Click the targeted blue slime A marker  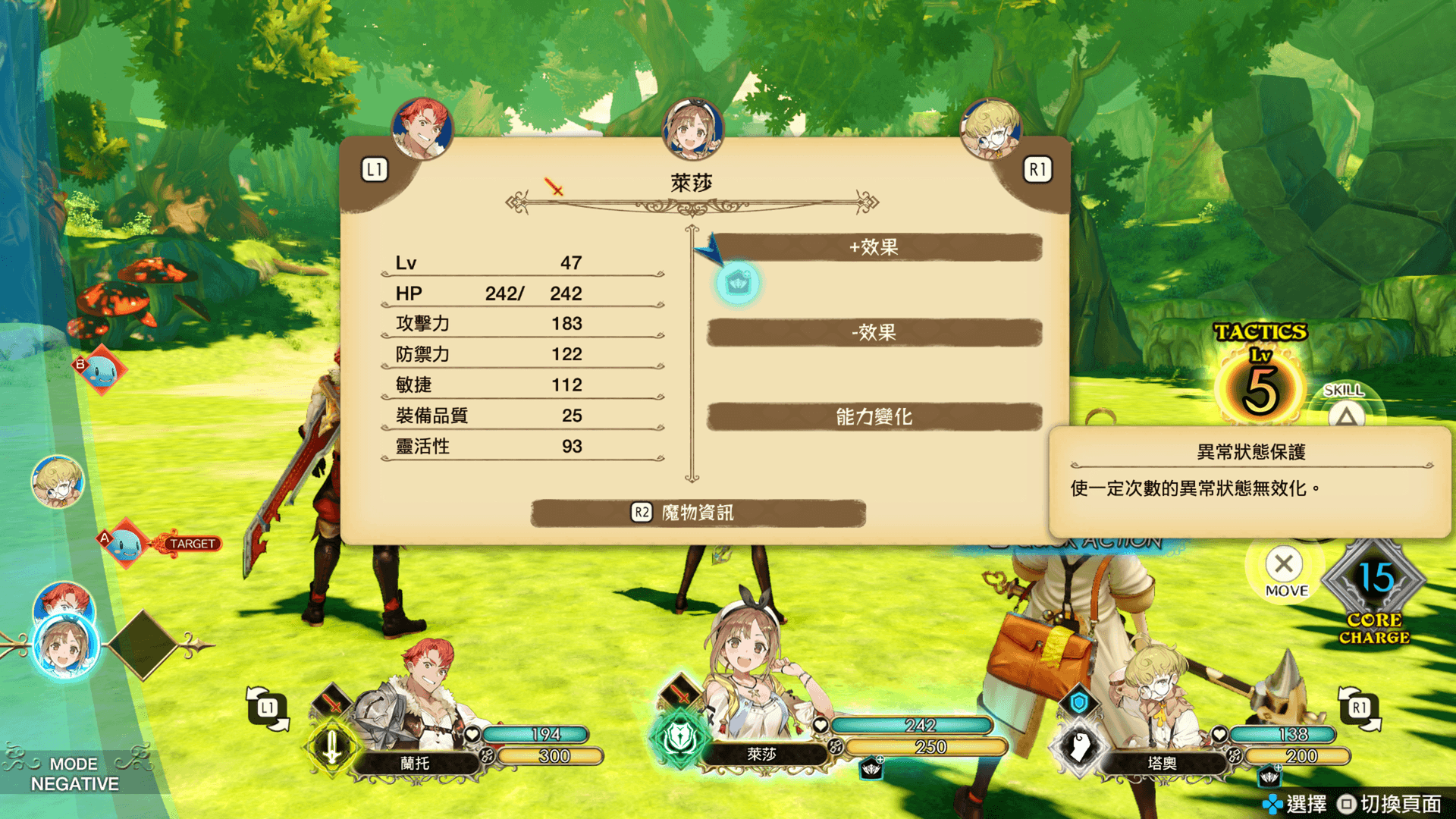pyautogui.click(x=126, y=543)
